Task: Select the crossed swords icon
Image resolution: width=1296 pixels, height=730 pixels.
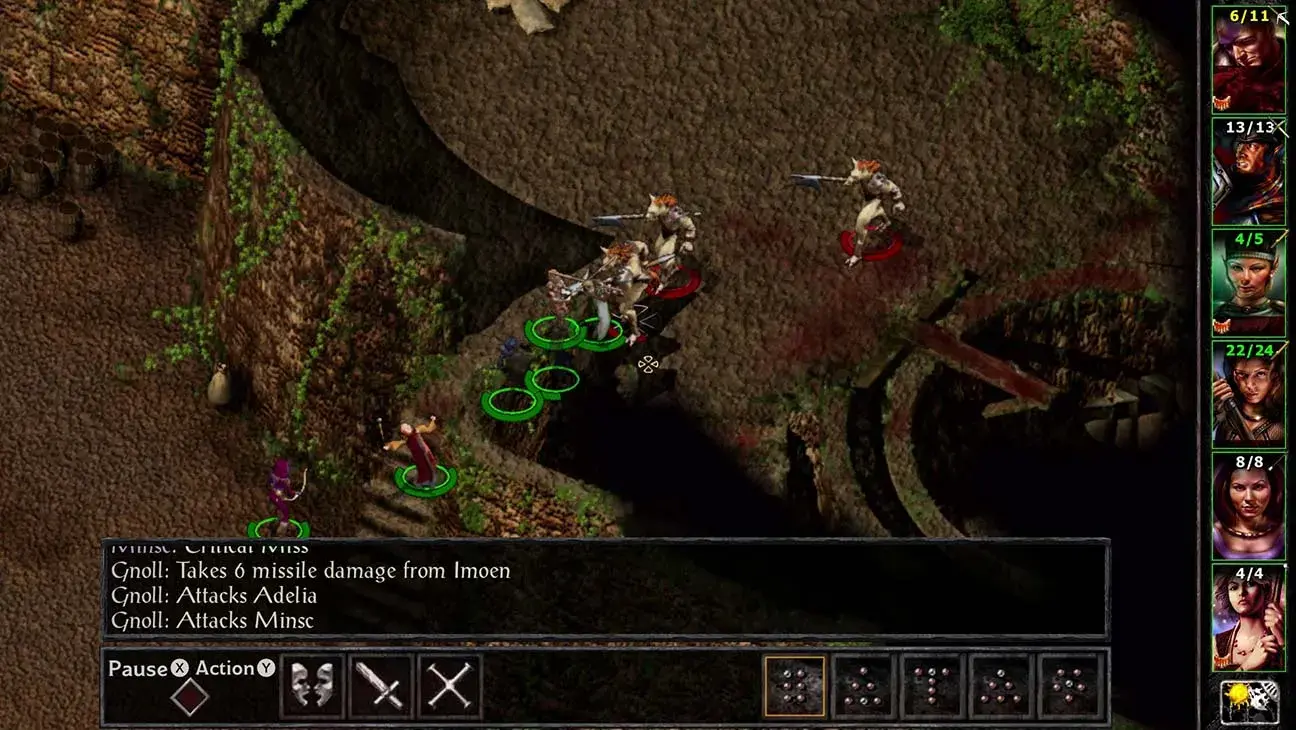Action: [452, 687]
